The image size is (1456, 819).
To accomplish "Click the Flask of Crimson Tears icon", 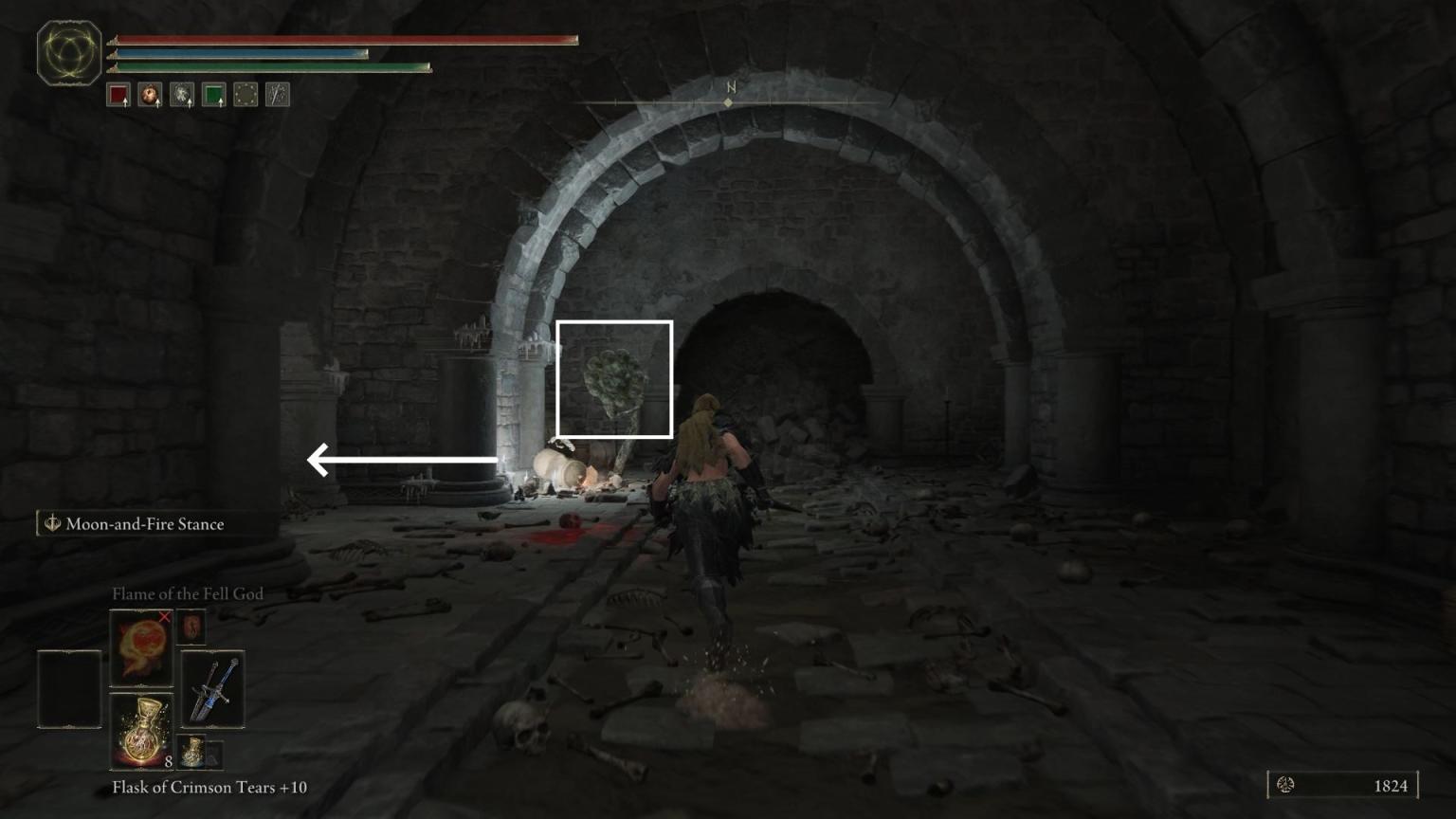I will (139, 730).
